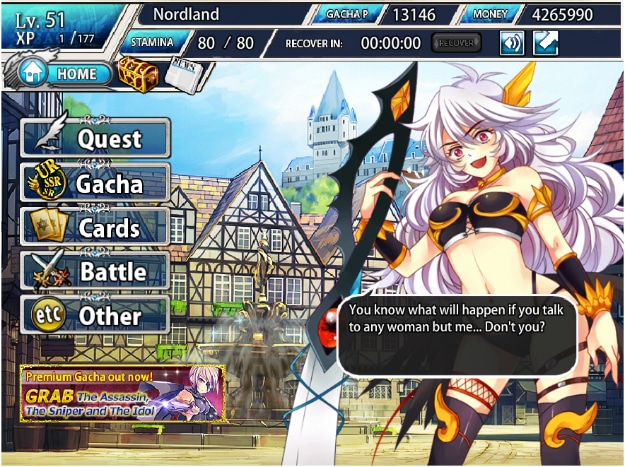Toggle the sound speaker icon
This screenshot has width=625, height=467.
pos(512,43)
